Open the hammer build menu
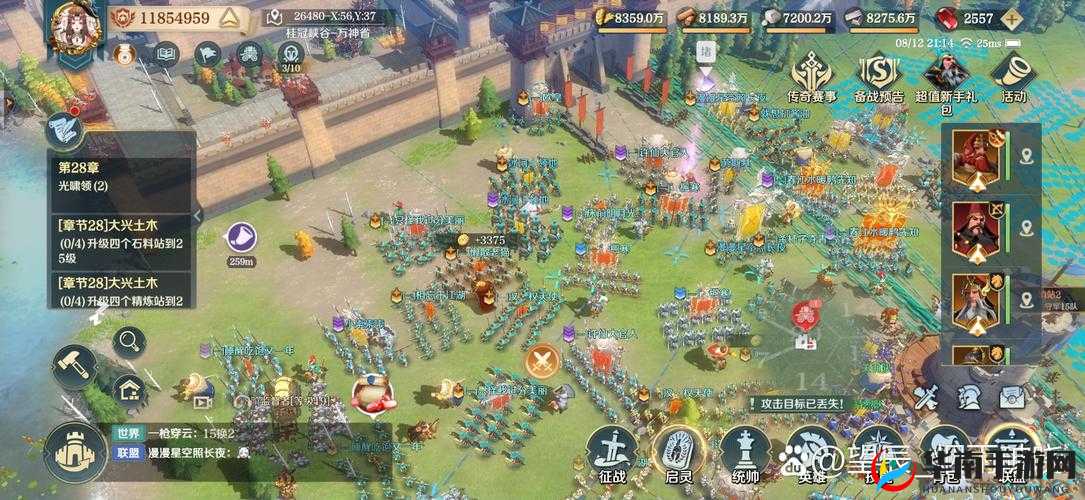The image size is (1085, 500). 74,364
